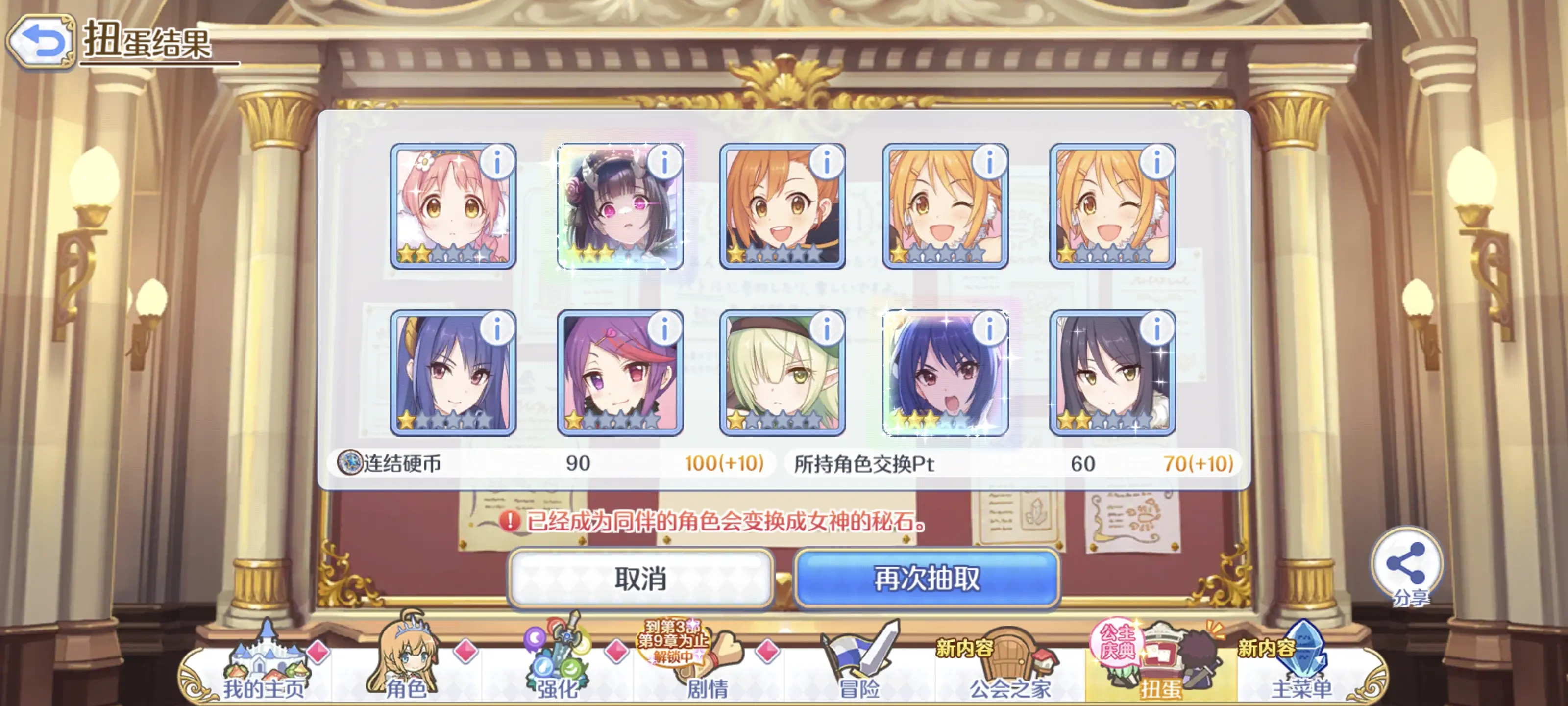Pick the black-haired two-star character card
This screenshot has width=1568, height=706.
1112,373
